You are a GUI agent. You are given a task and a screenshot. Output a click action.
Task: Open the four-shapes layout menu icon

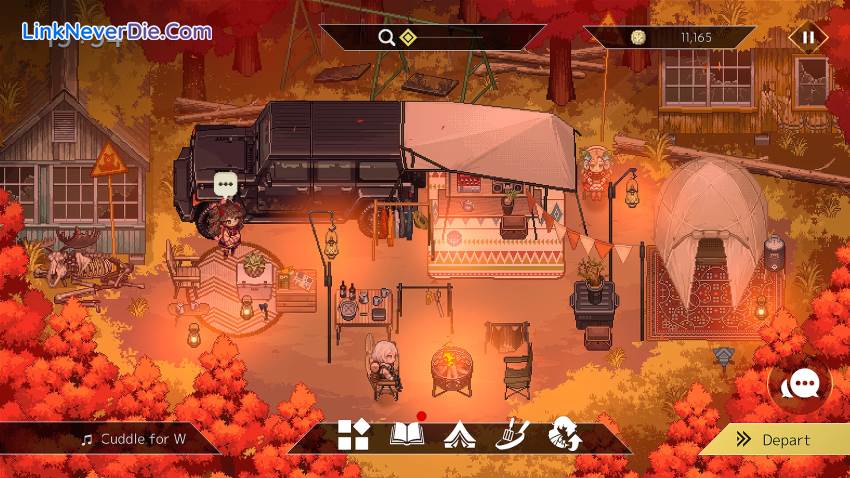[353, 434]
